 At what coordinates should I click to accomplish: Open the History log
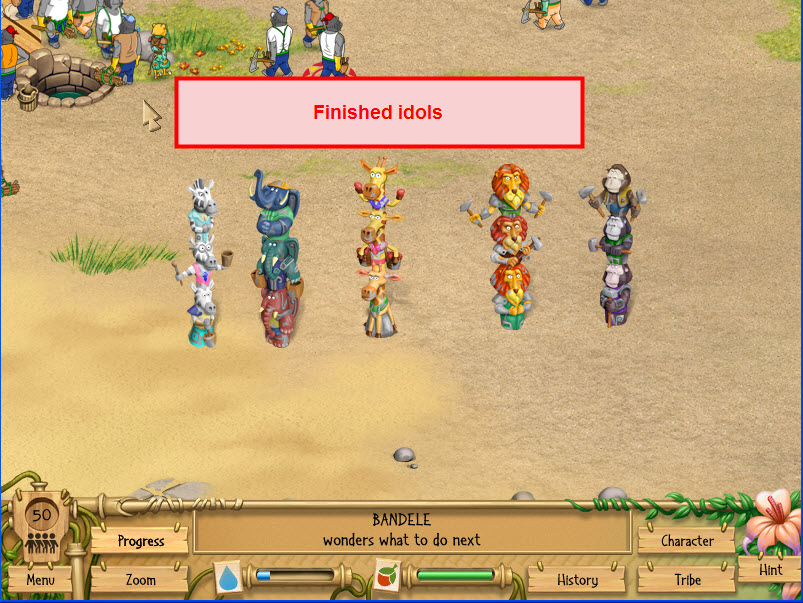pos(577,580)
